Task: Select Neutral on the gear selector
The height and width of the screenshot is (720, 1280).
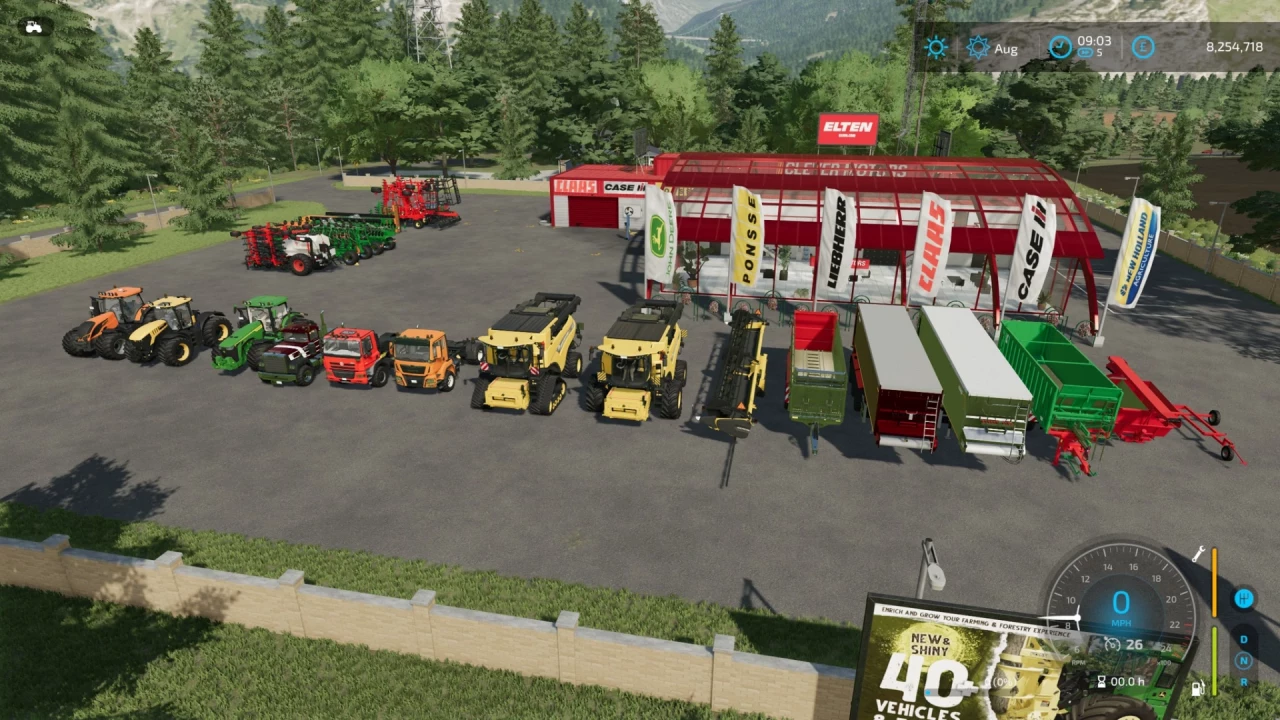Action: pos(1244,660)
